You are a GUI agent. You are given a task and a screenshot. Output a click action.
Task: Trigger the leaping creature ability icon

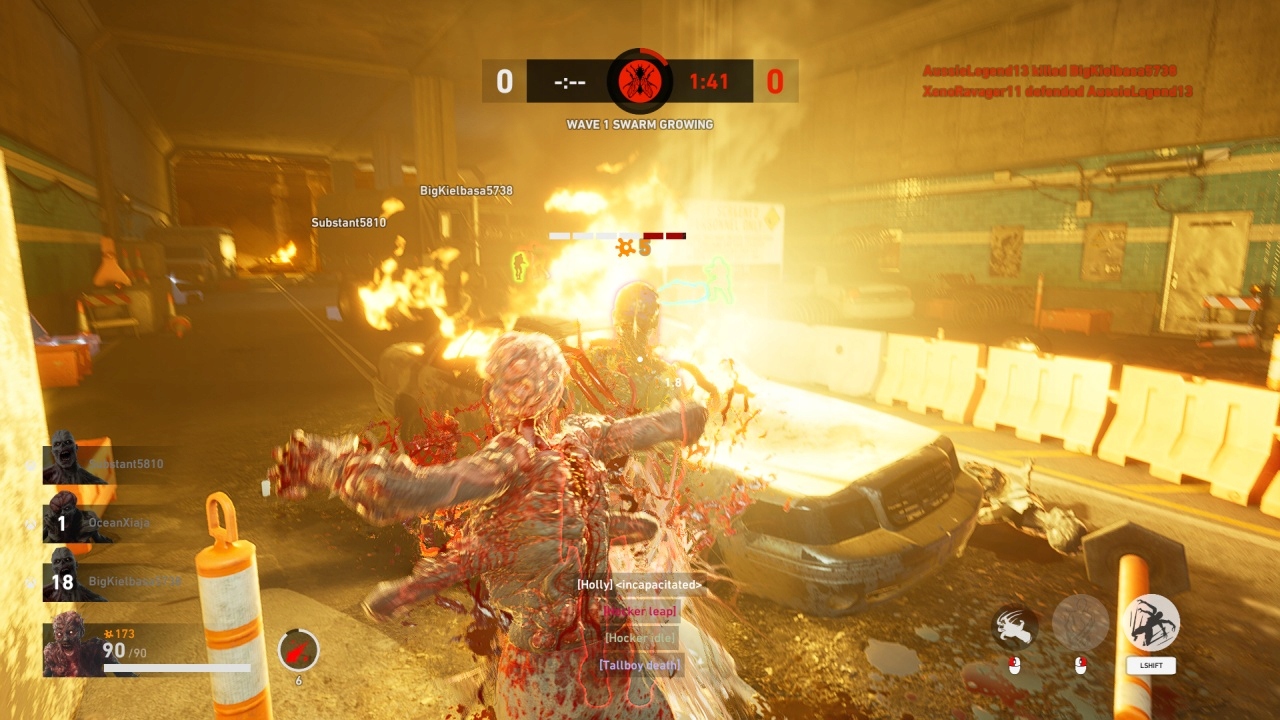(1150, 623)
